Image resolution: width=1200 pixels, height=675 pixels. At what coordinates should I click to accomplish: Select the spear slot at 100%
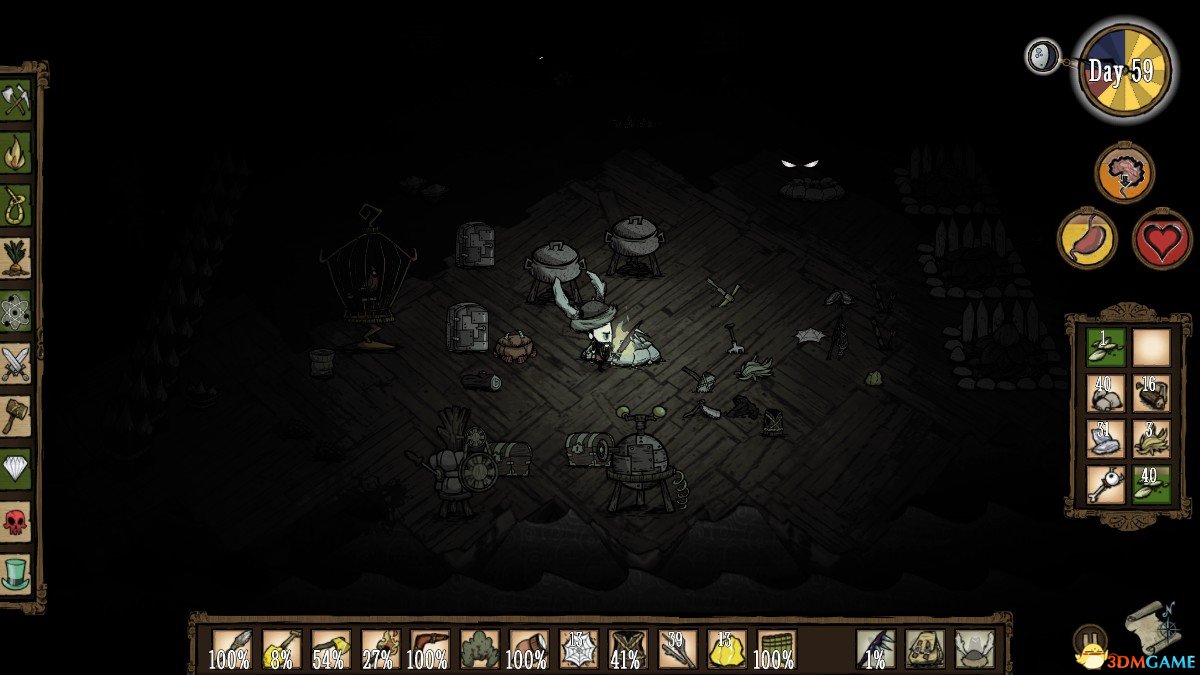pyautogui.click(x=232, y=648)
